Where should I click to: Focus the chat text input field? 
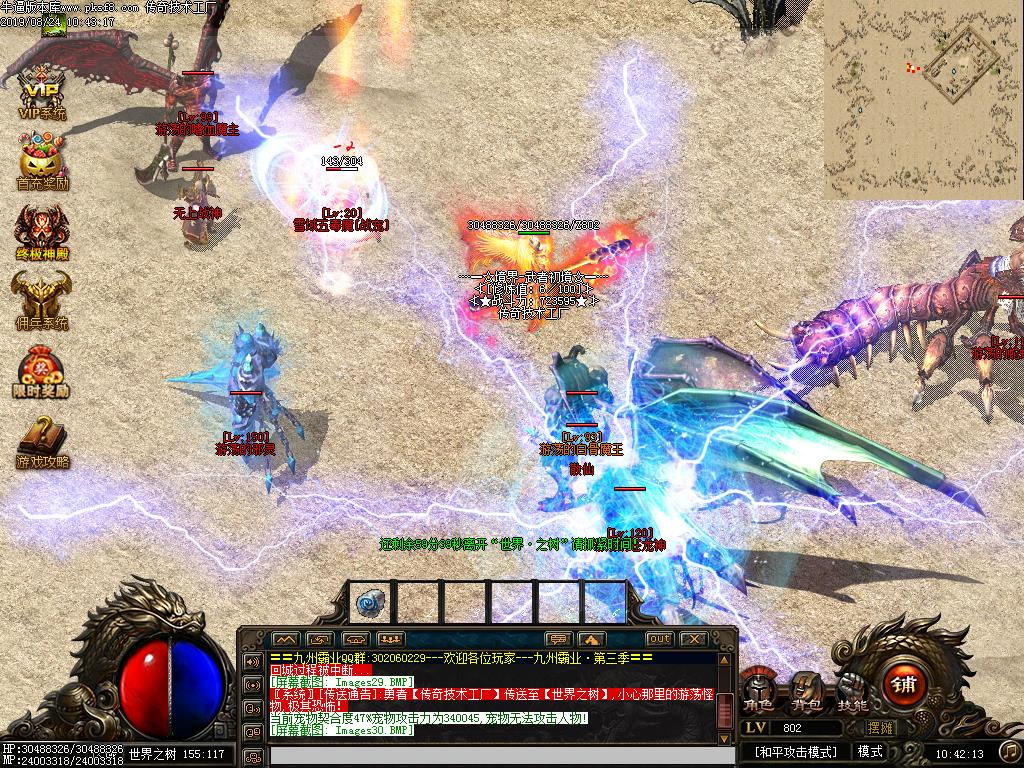pyautogui.click(x=490, y=755)
